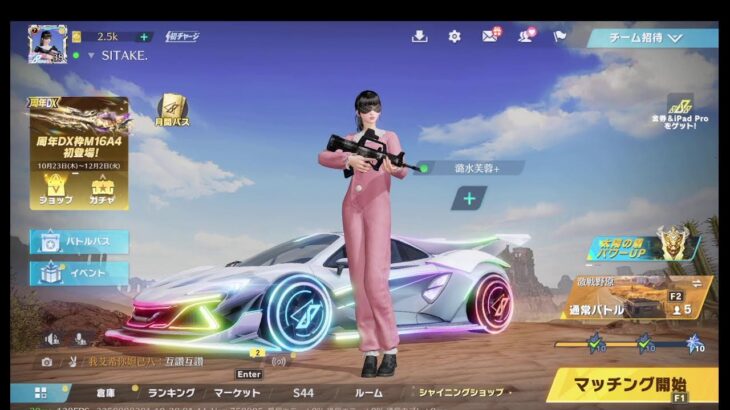Open the mail envelope icon
This screenshot has width=730, height=410.
[x=489, y=37]
